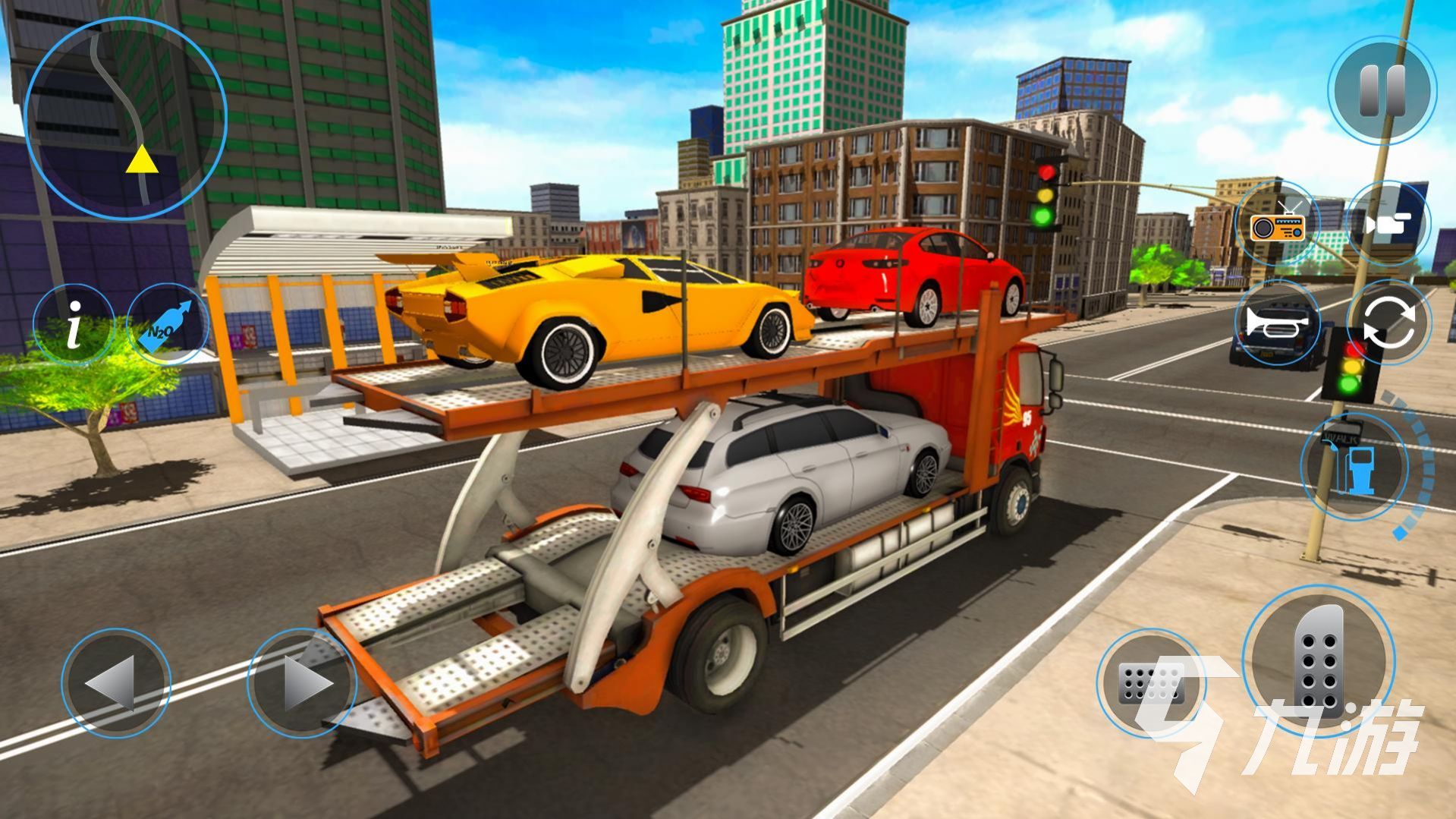Tap the fuel pump icon
The image size is (1456, 819).
click(1355, 467)
